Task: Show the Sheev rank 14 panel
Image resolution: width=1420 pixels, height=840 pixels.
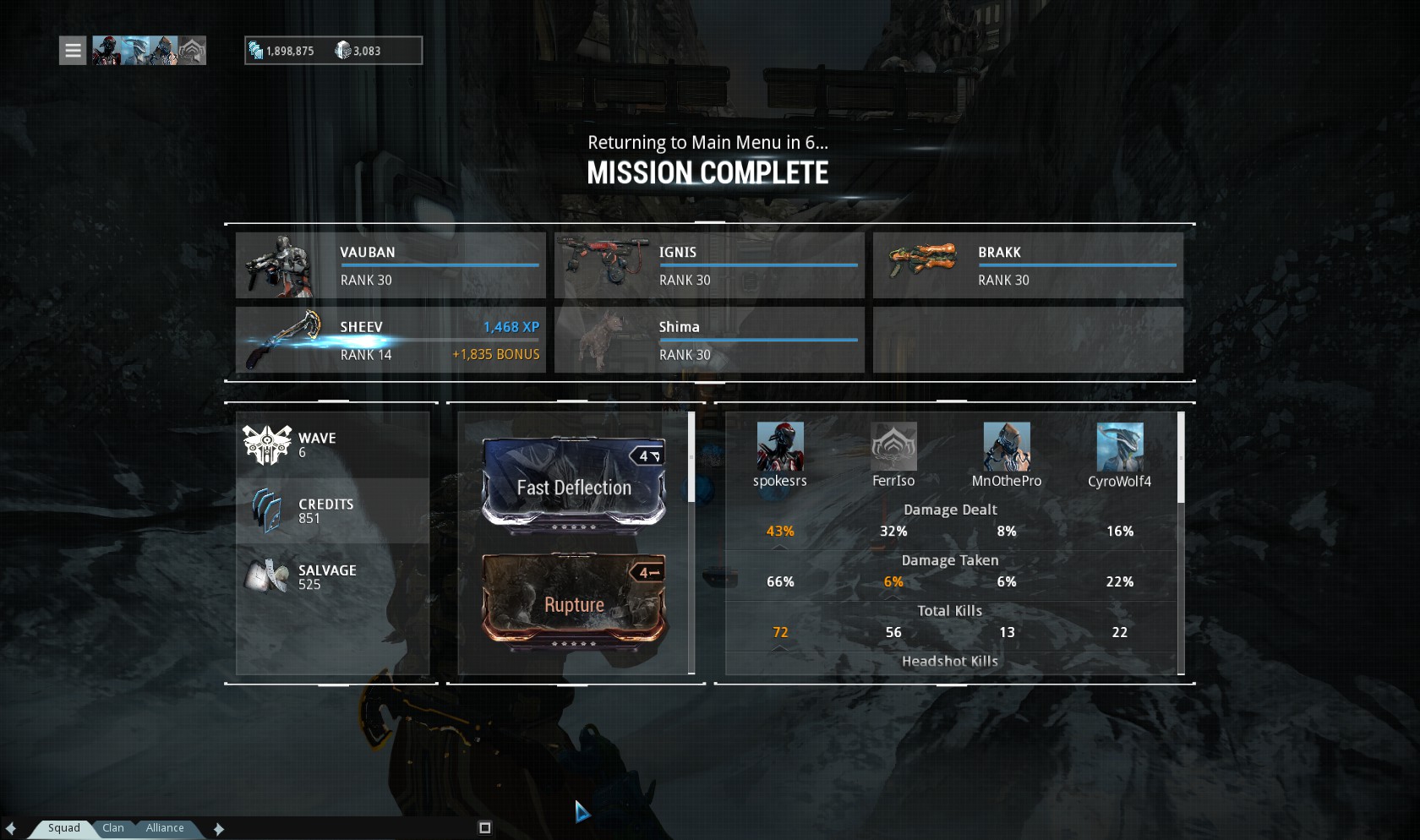Action: coord(390,340)
